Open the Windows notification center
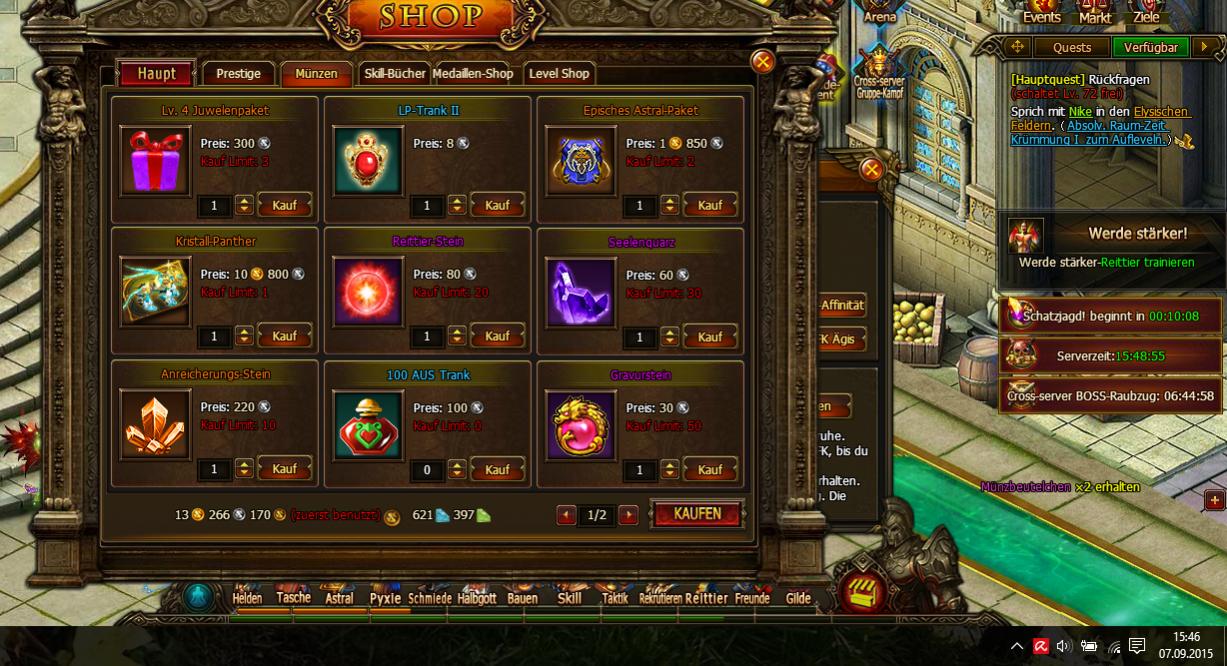 (x=1137, y=646)
